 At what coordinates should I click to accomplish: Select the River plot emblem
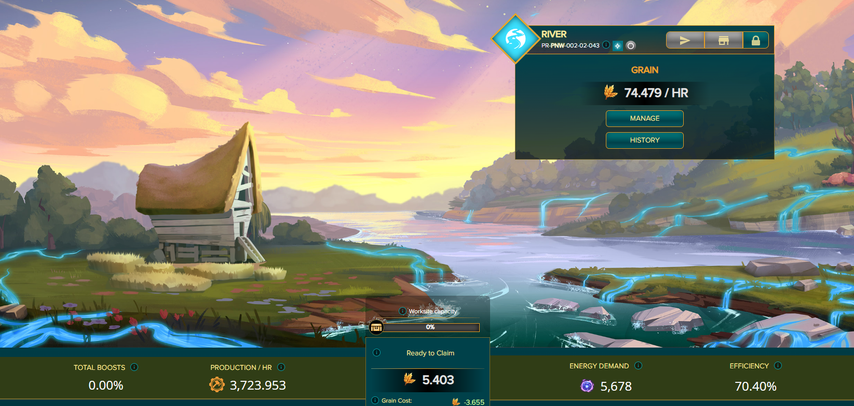tap(516, 40)
